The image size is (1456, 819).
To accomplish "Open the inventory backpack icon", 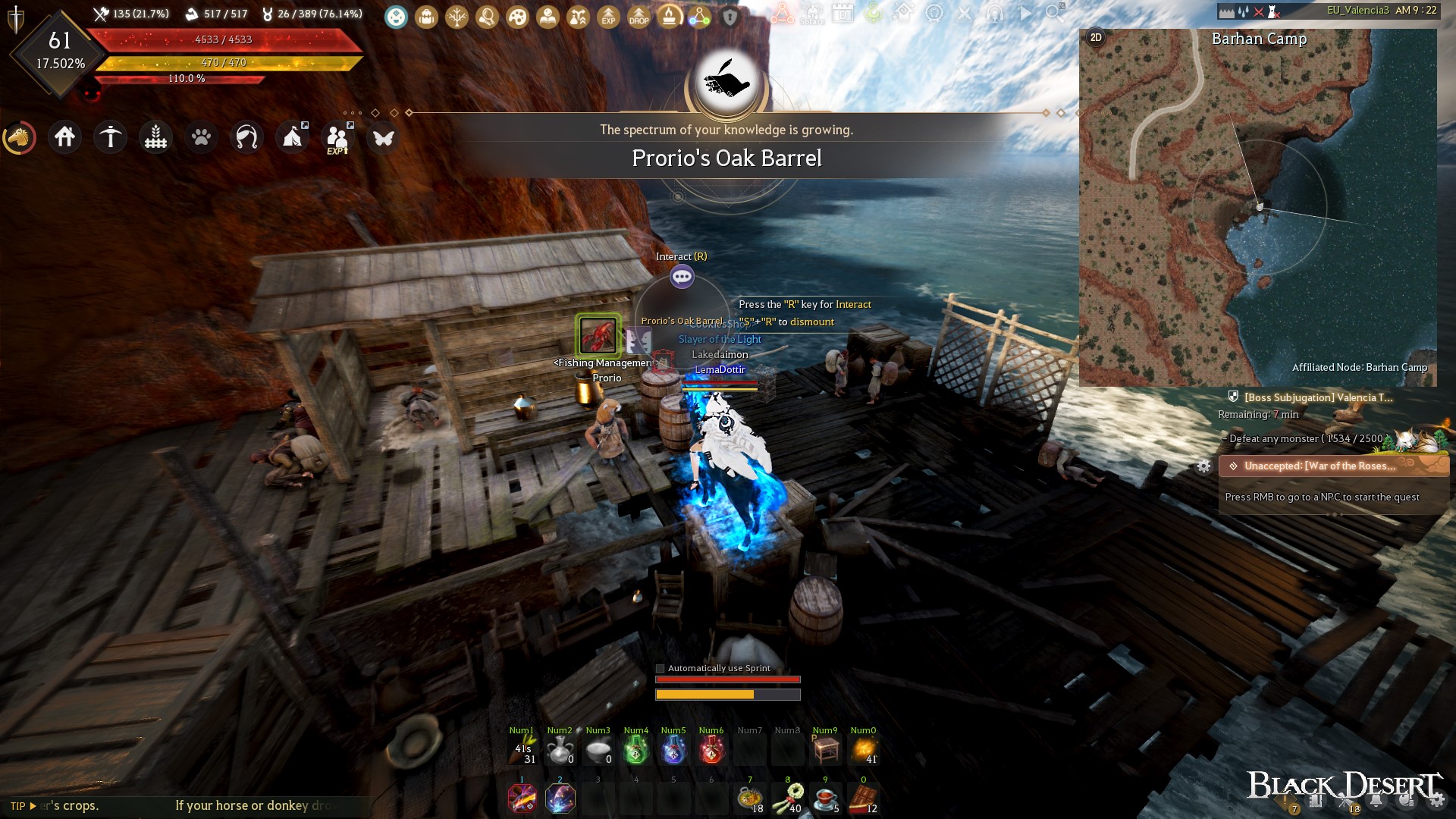I will pyautogui.click(x=427, y=17).
